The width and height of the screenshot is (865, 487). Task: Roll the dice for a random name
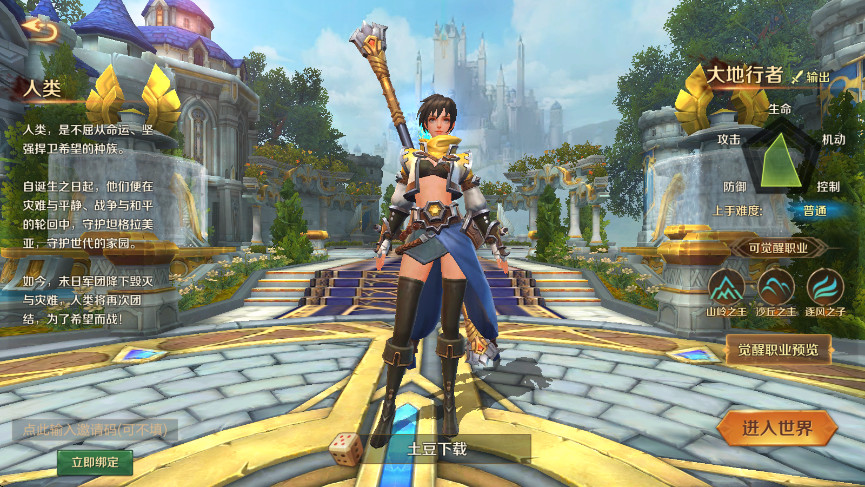(x=345, y=448)
